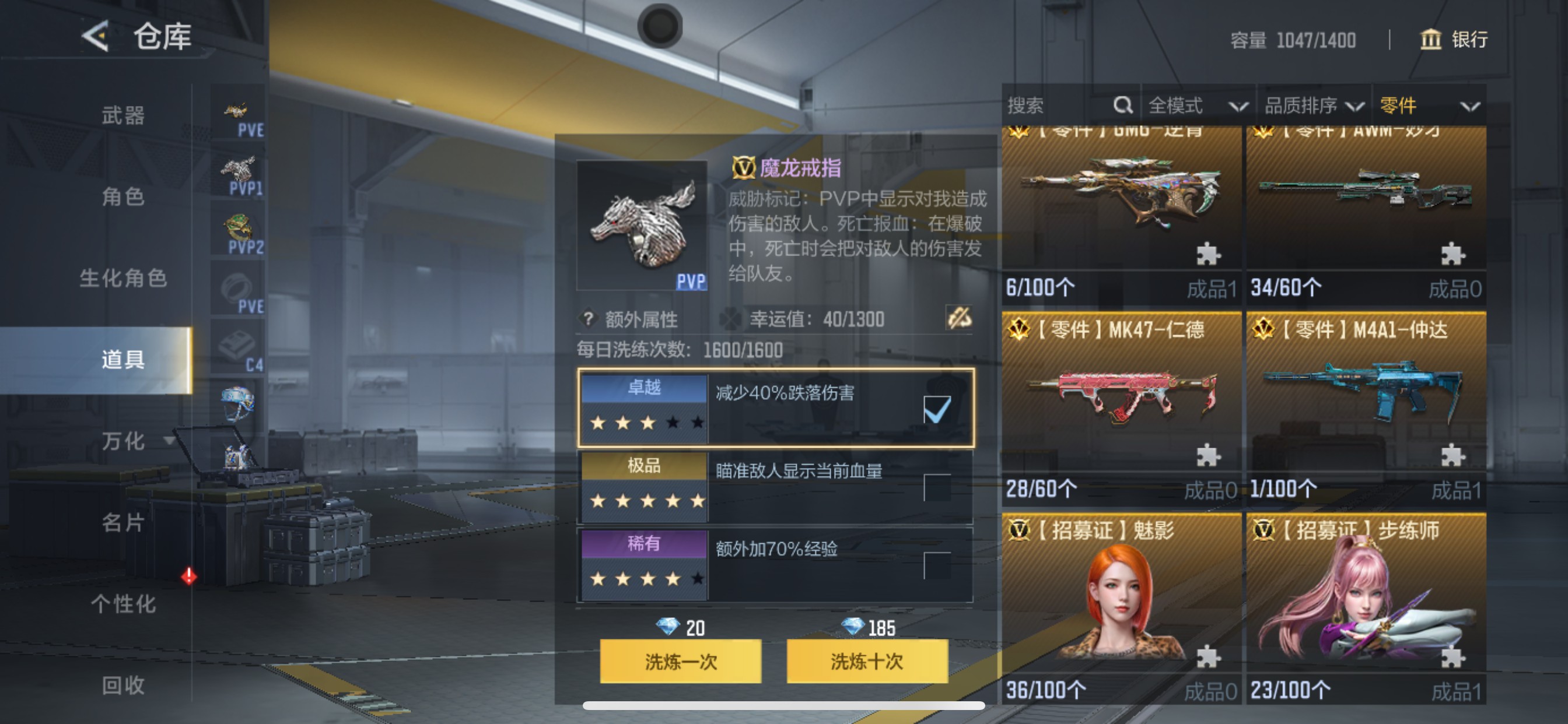Click the 洗炼一次 button
Viewport: 1568px width, 724px height.
pyautogui.click(x=680, y=663)
